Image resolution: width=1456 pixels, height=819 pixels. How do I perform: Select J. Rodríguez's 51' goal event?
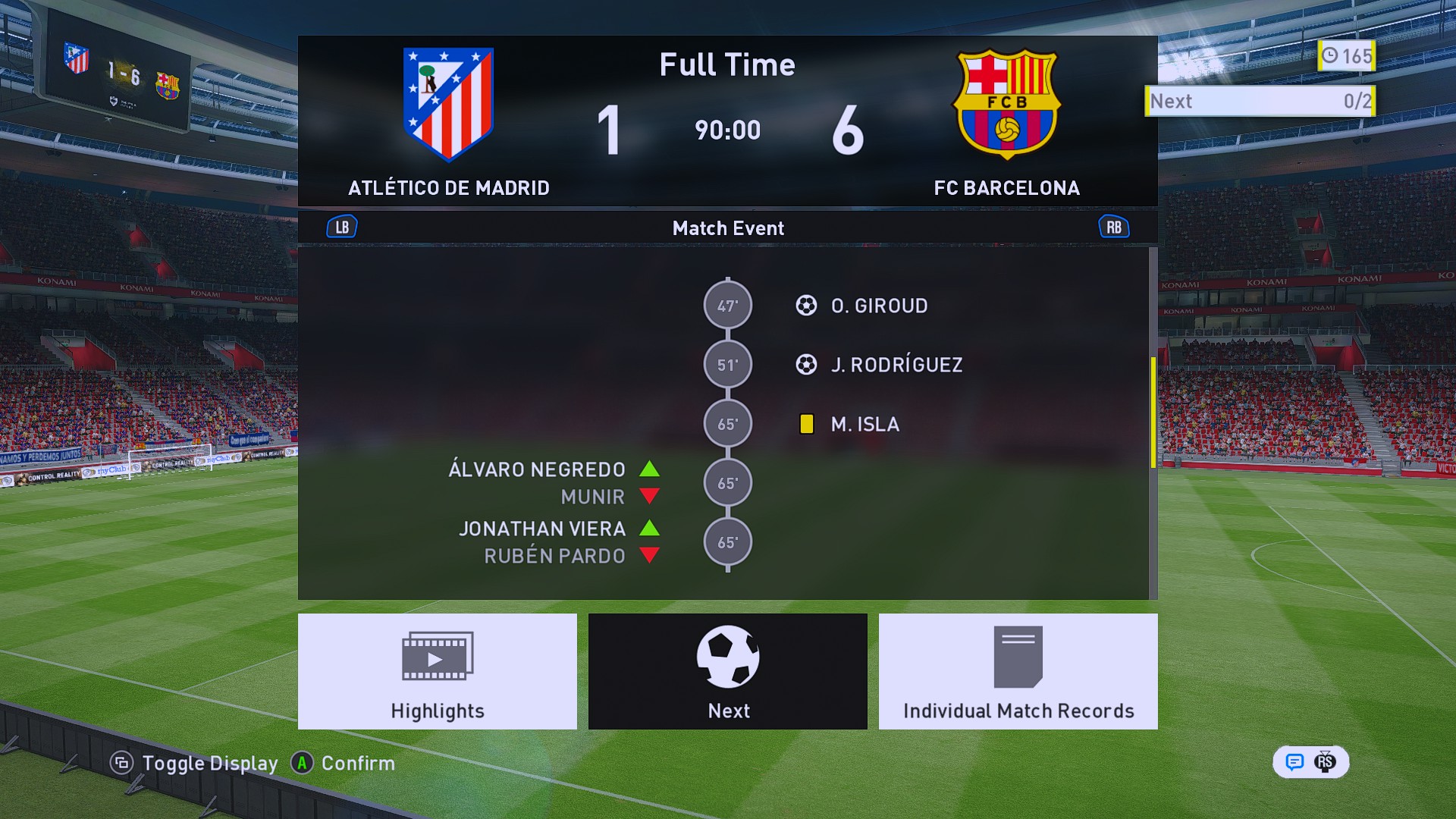point(896,365)
